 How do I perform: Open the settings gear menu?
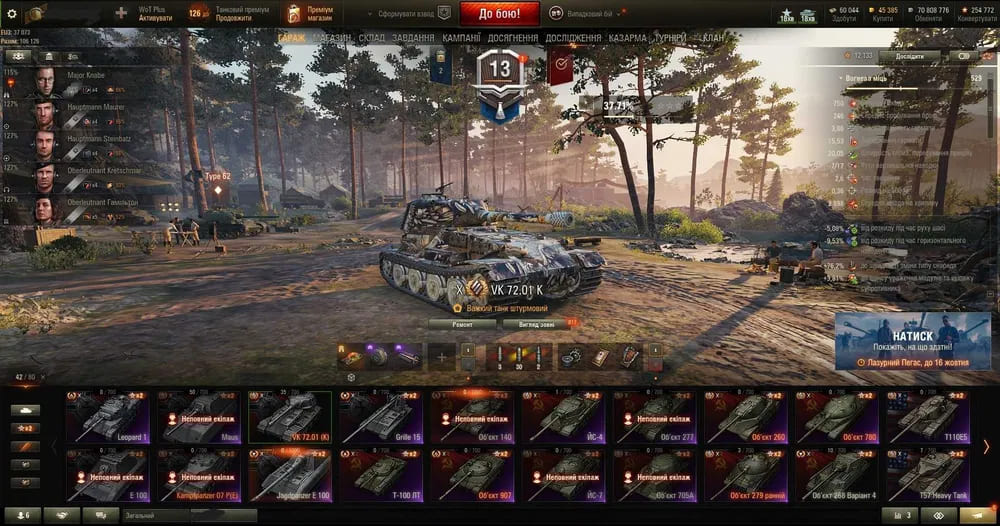[x=12, y=14]
